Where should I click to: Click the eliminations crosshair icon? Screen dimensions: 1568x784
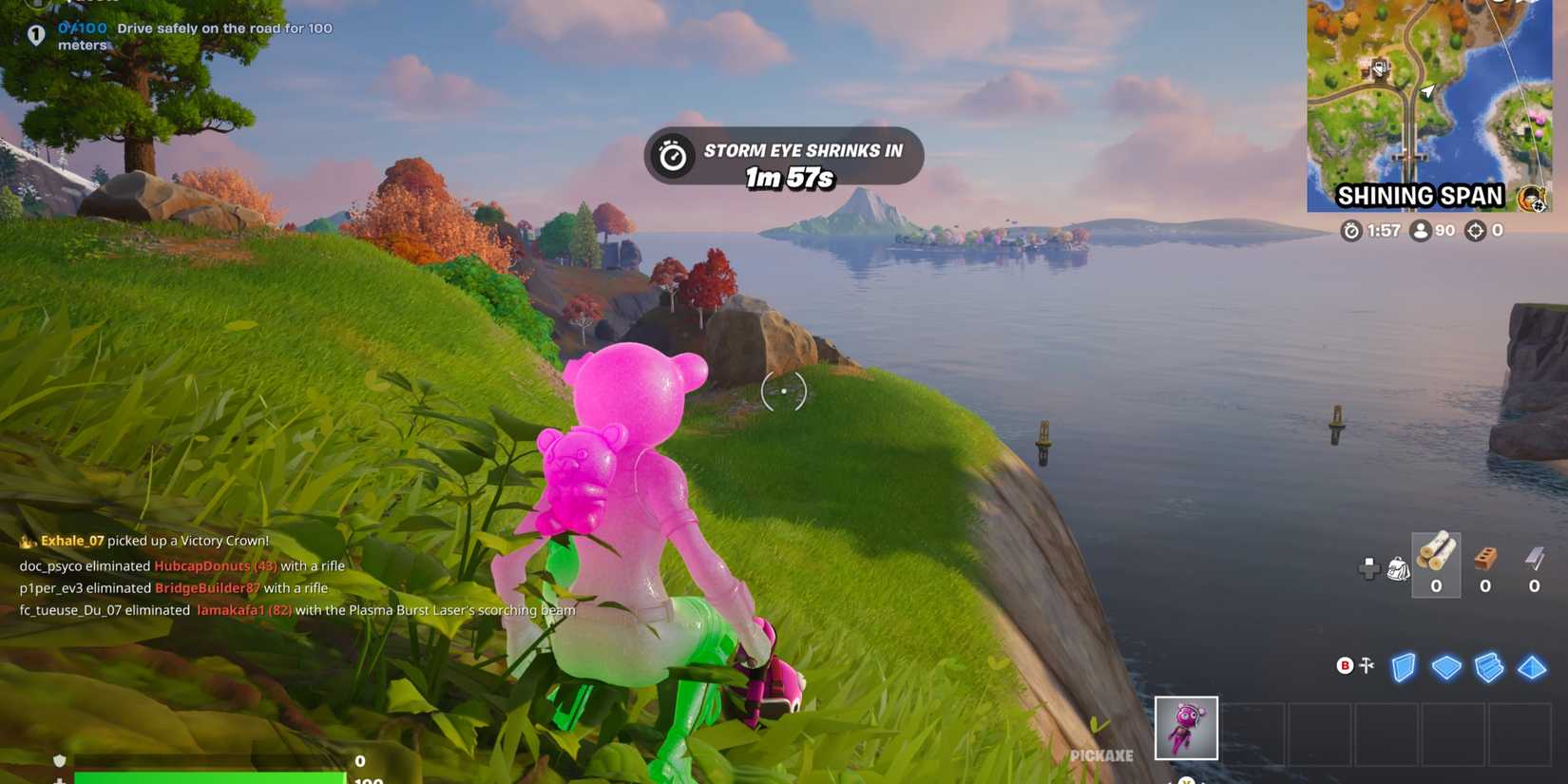pyautogui.click(x=1474, y=230)
